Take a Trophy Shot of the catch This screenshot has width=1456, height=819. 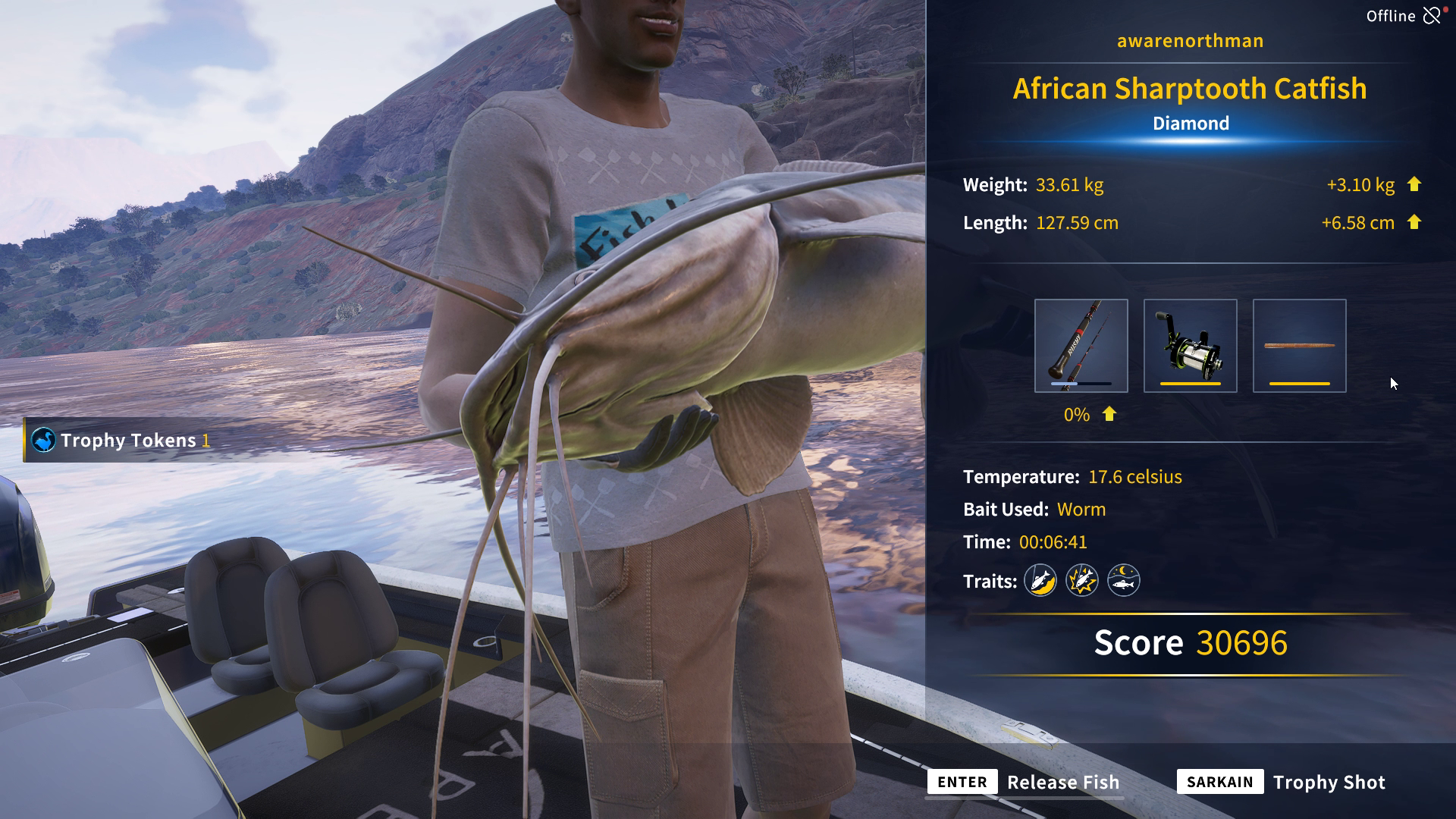point(1282,782)
